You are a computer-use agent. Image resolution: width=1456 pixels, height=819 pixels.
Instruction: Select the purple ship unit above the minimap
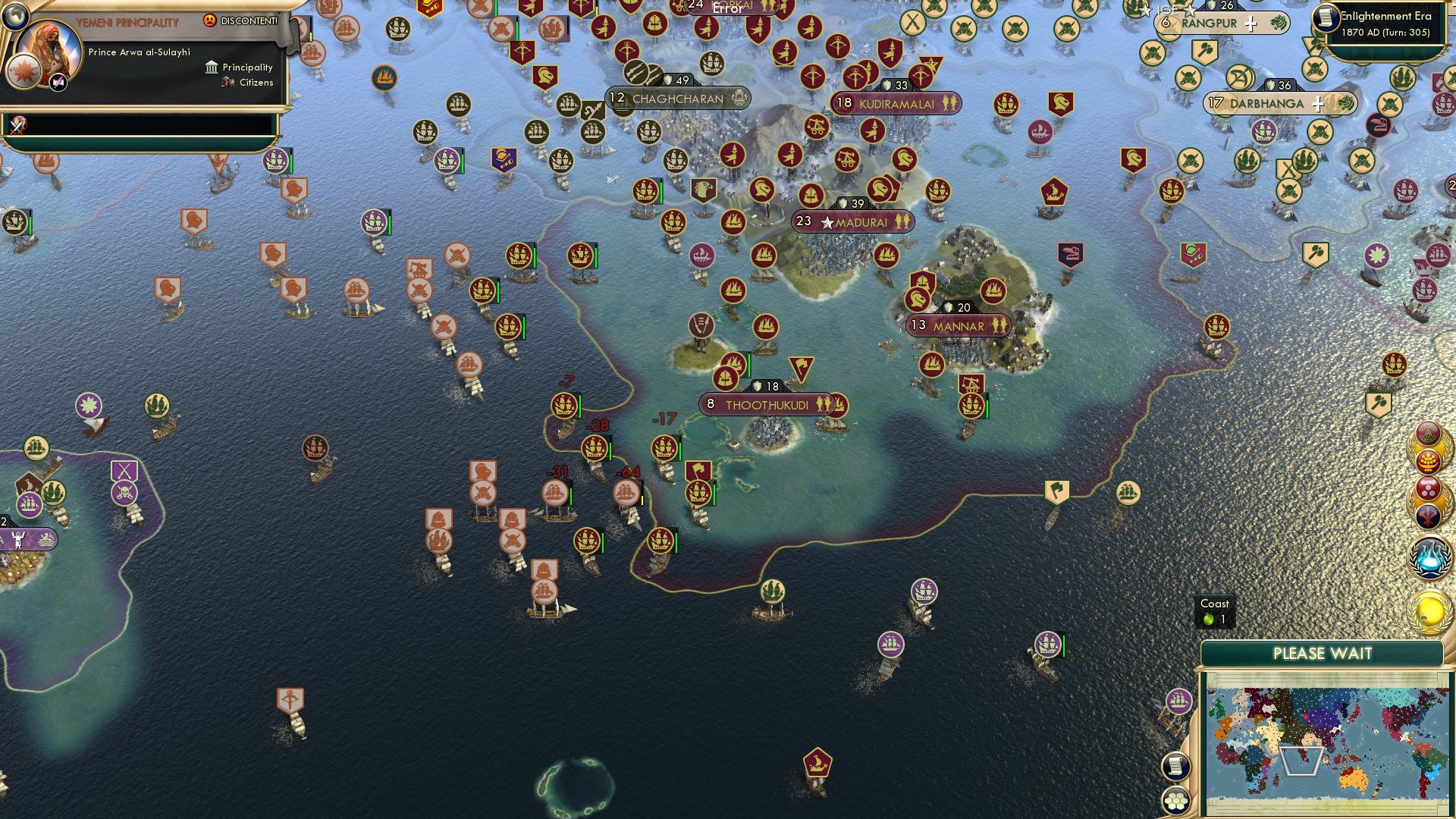coord(1178,702)
